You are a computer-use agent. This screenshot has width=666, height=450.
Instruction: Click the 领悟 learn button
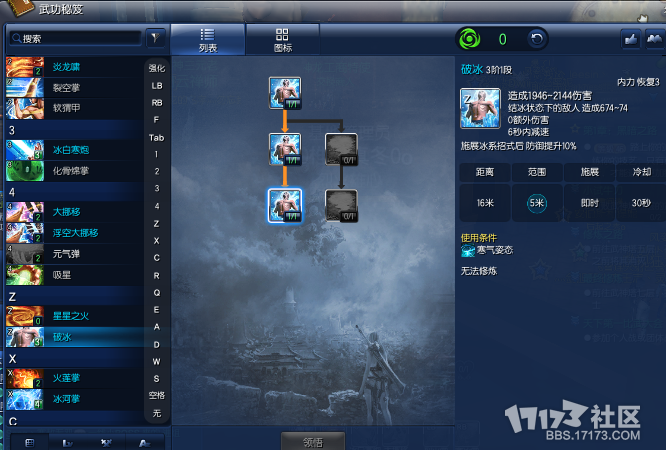pos(312,441)
